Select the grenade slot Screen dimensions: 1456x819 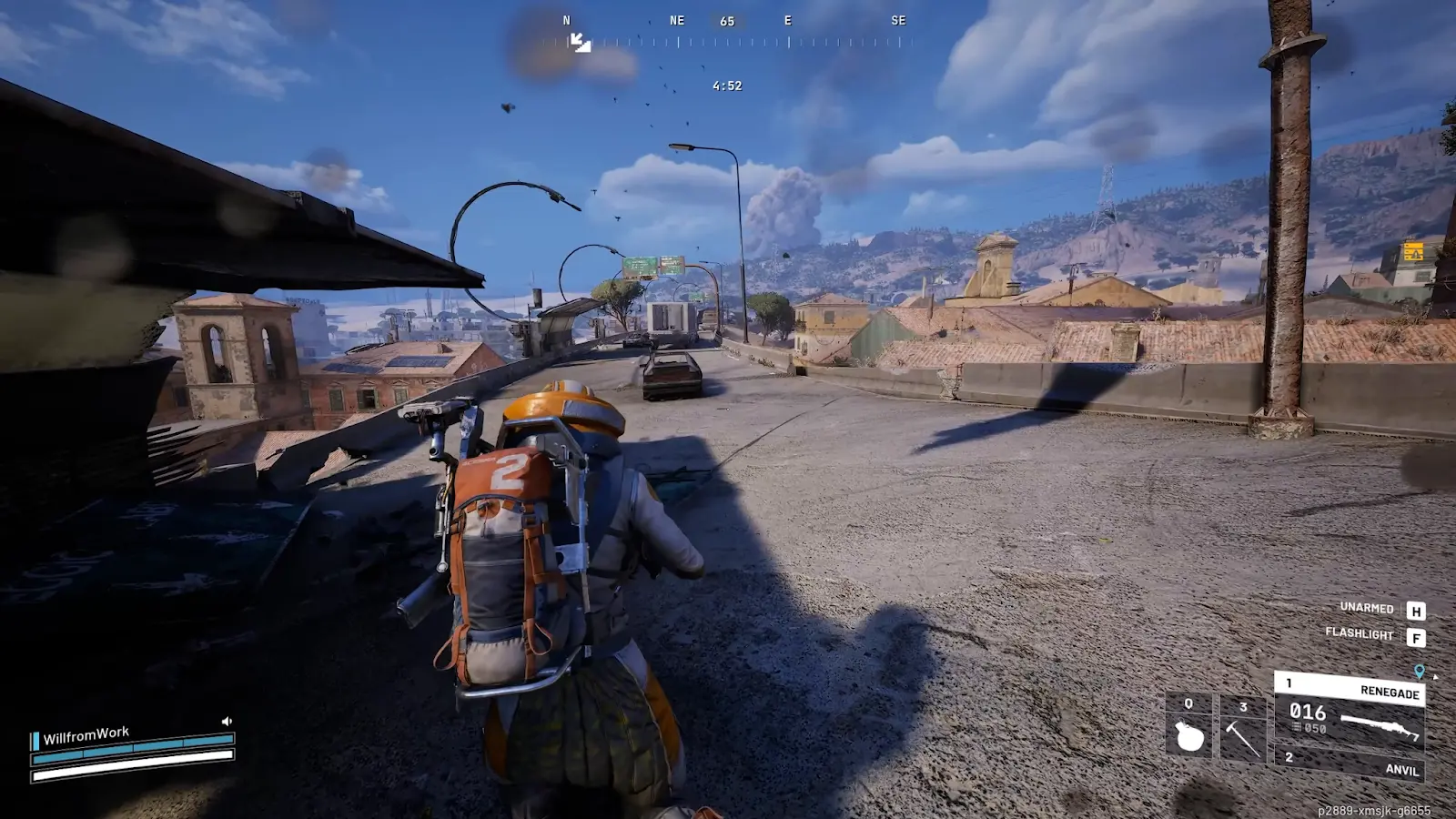1188,728
